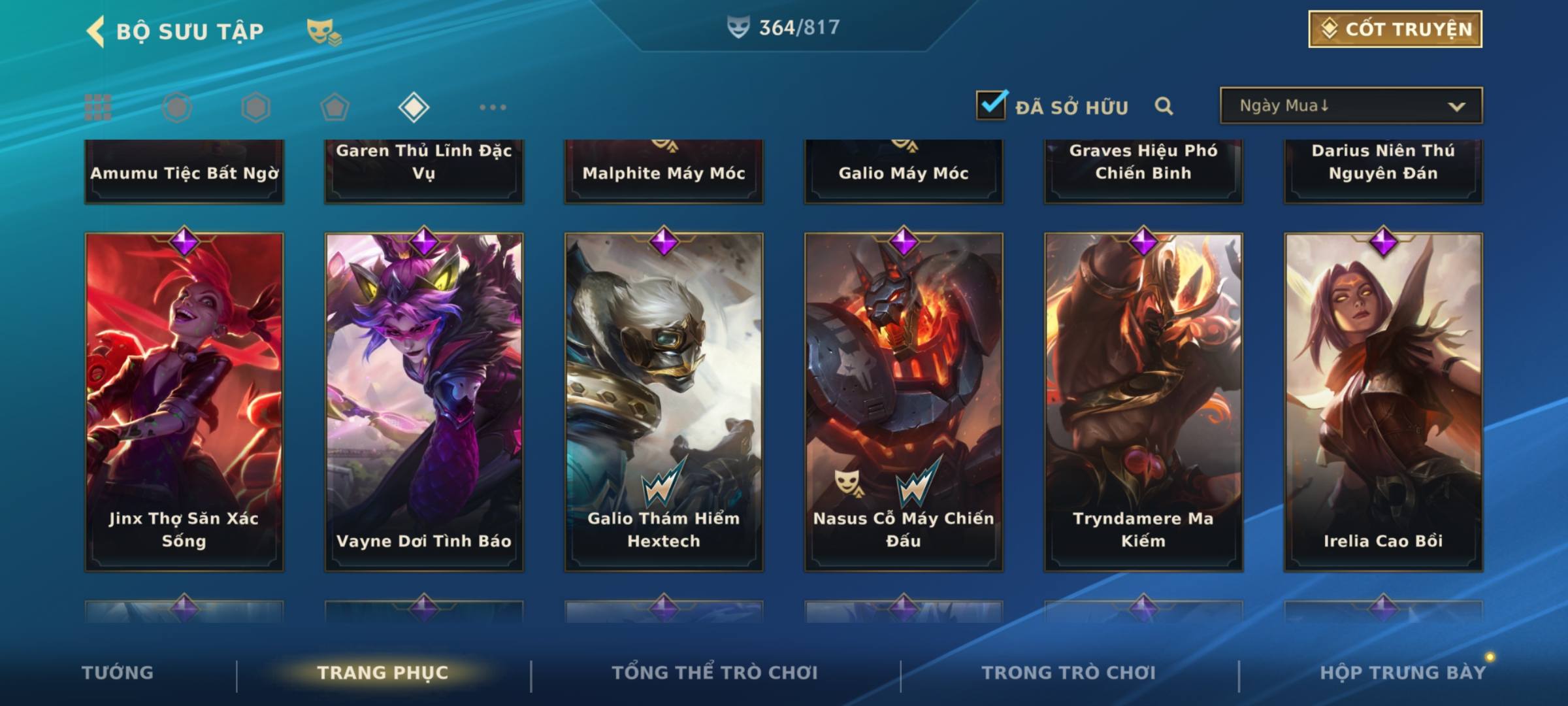Open Galio Thám Hiểm Hextech skin card
The width and height of the screenshot is (1568, 706).
[664, 402]
